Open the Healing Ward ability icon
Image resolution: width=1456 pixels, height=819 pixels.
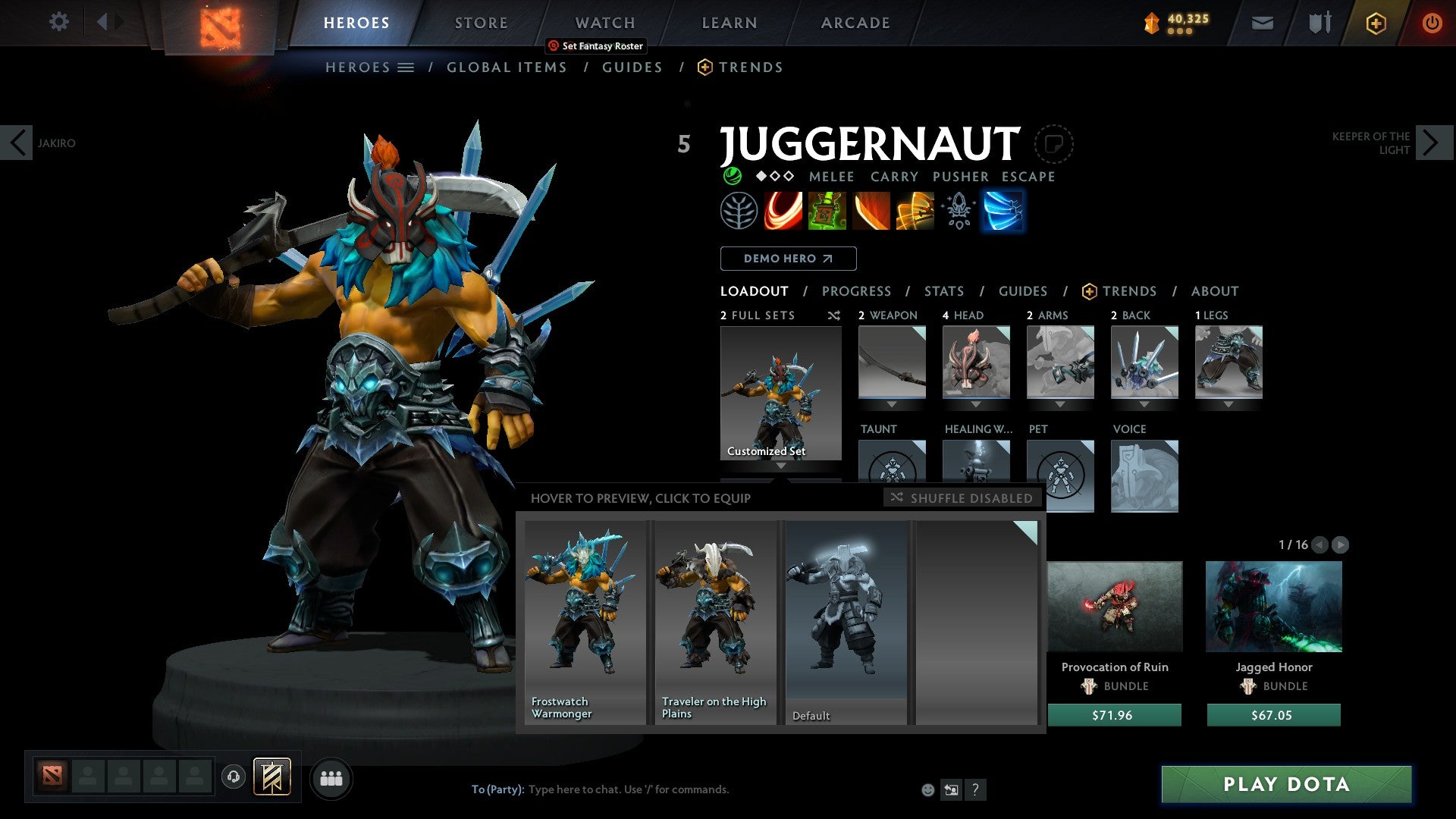tap(827, 211)
